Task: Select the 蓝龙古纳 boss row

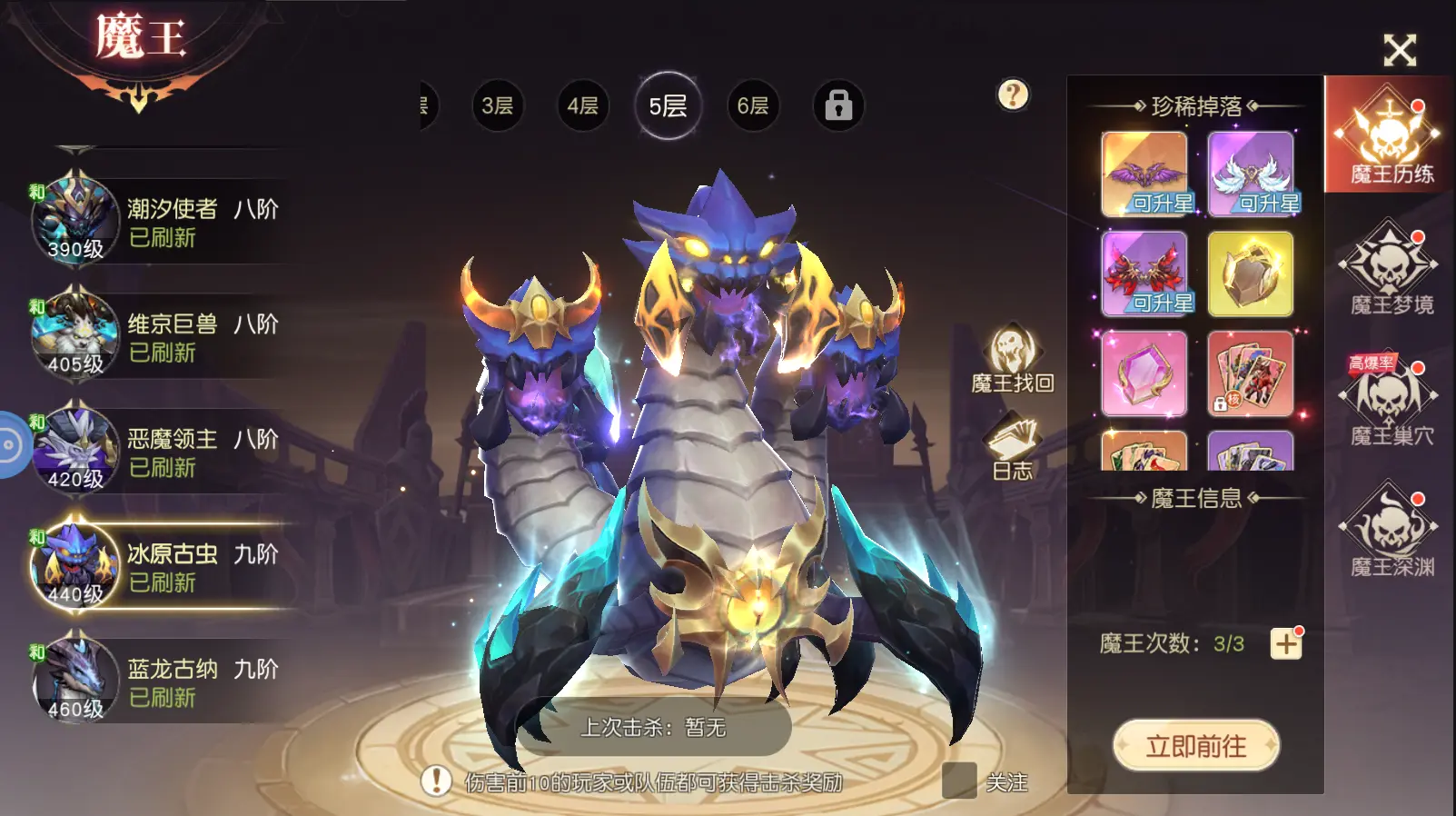Action: 163,682
